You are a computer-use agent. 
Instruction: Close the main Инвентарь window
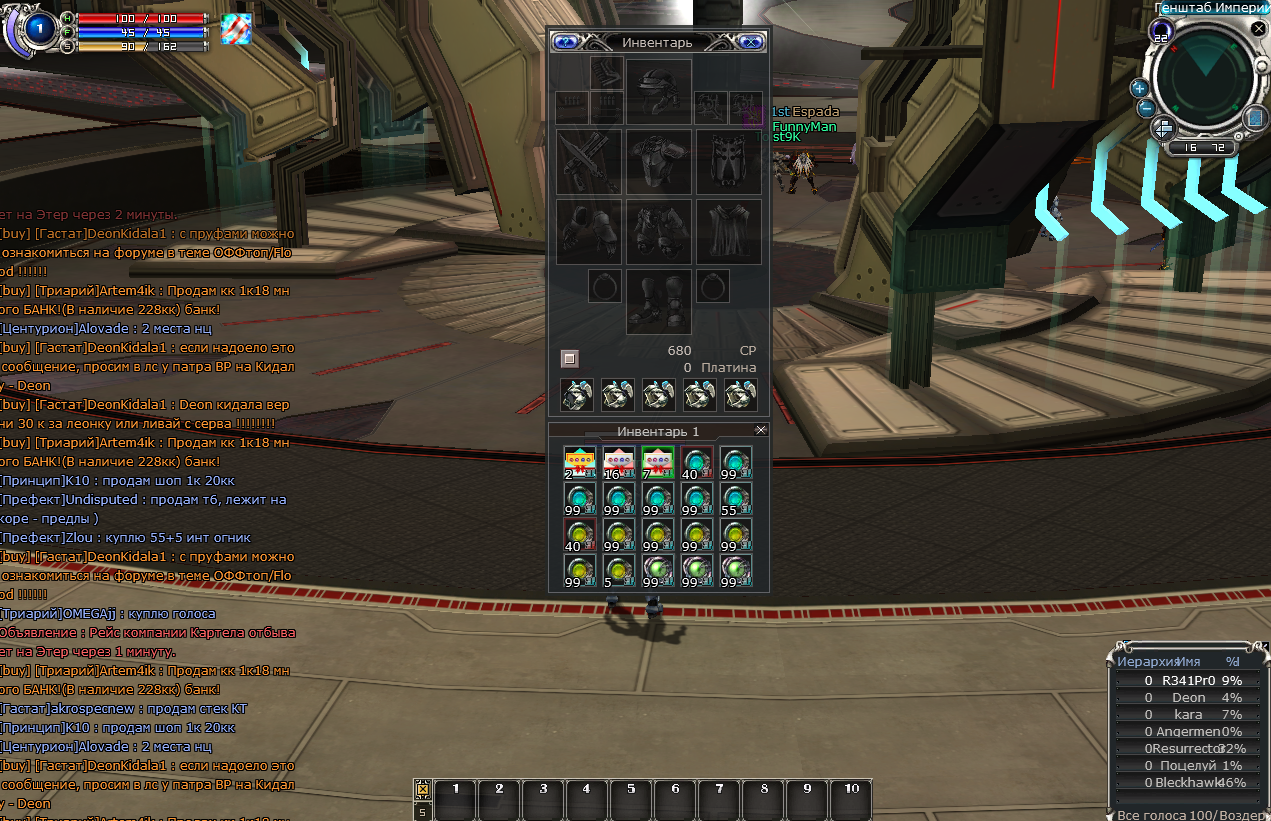point(752,42)
